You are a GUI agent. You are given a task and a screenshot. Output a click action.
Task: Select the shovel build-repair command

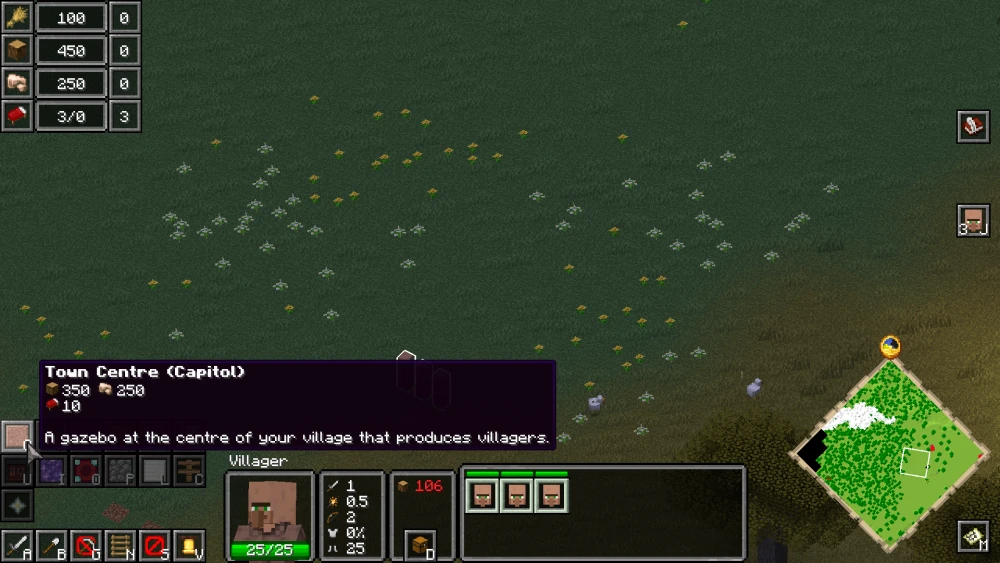click(x=52, y=546)
